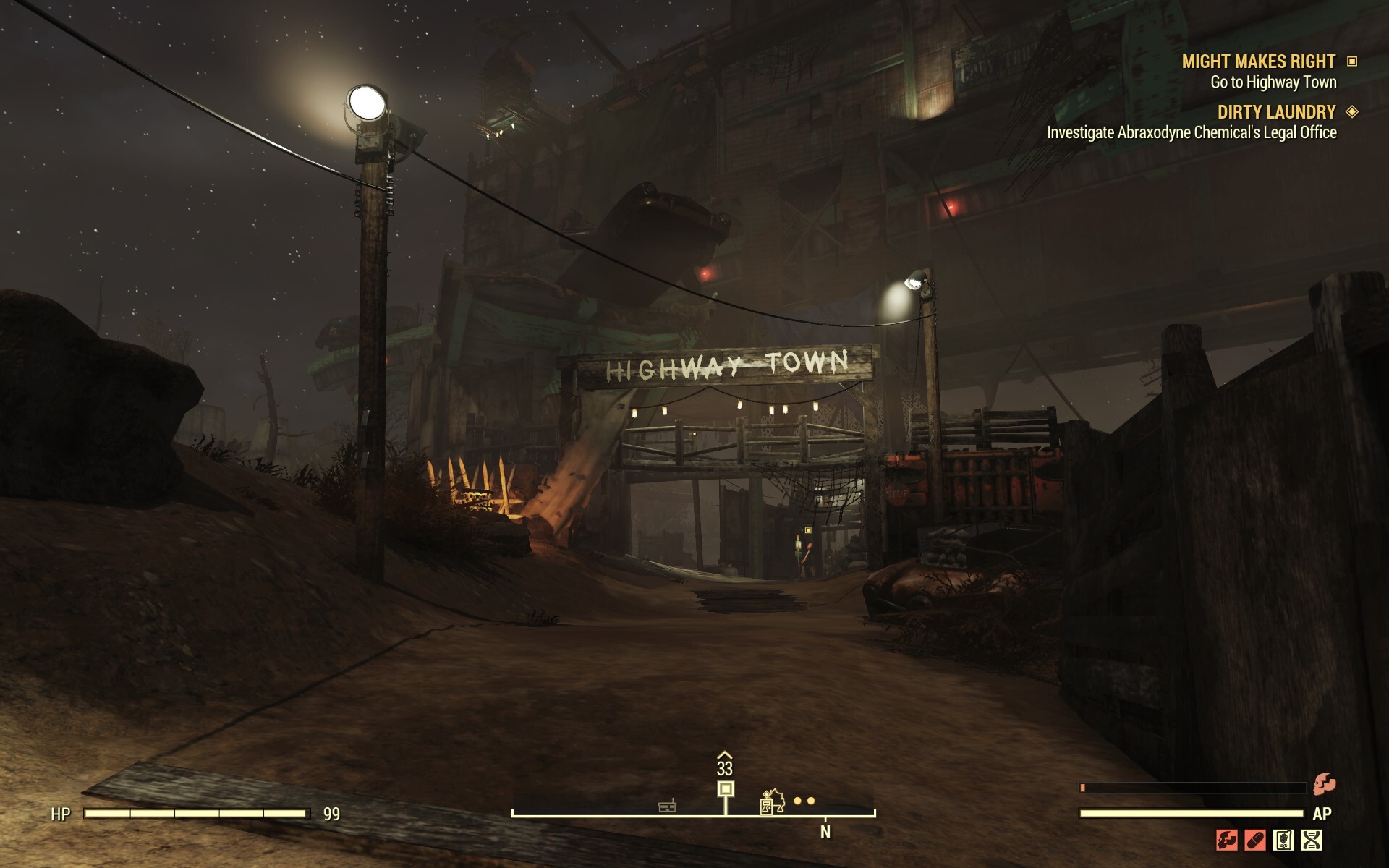The image size is (1389, 868).
Task: Toggle the Dirty Laundry quest diamond marker
Action: (x=1353, y=113)
